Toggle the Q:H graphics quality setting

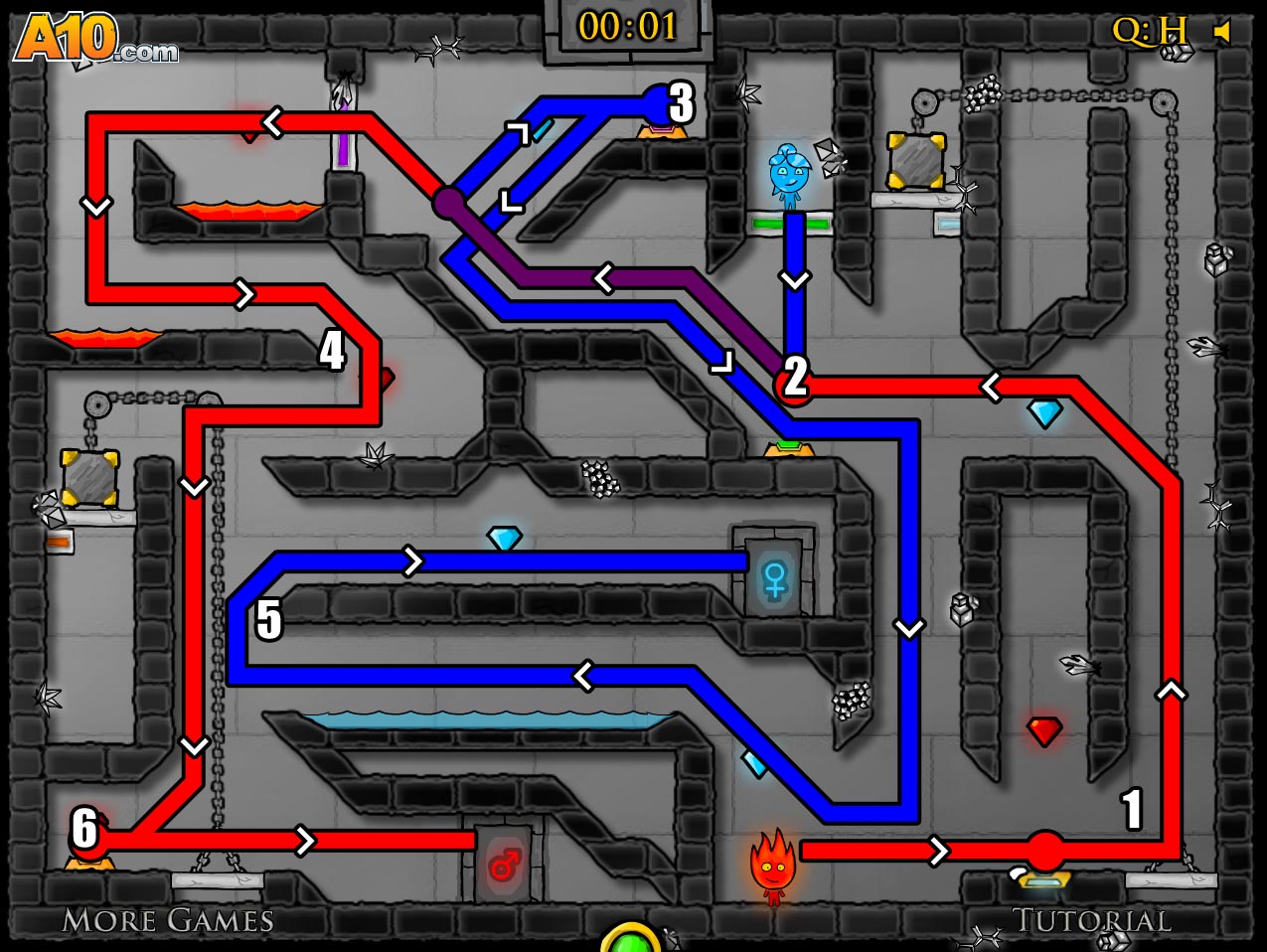pyautogui.click(x=1149, y=32)
